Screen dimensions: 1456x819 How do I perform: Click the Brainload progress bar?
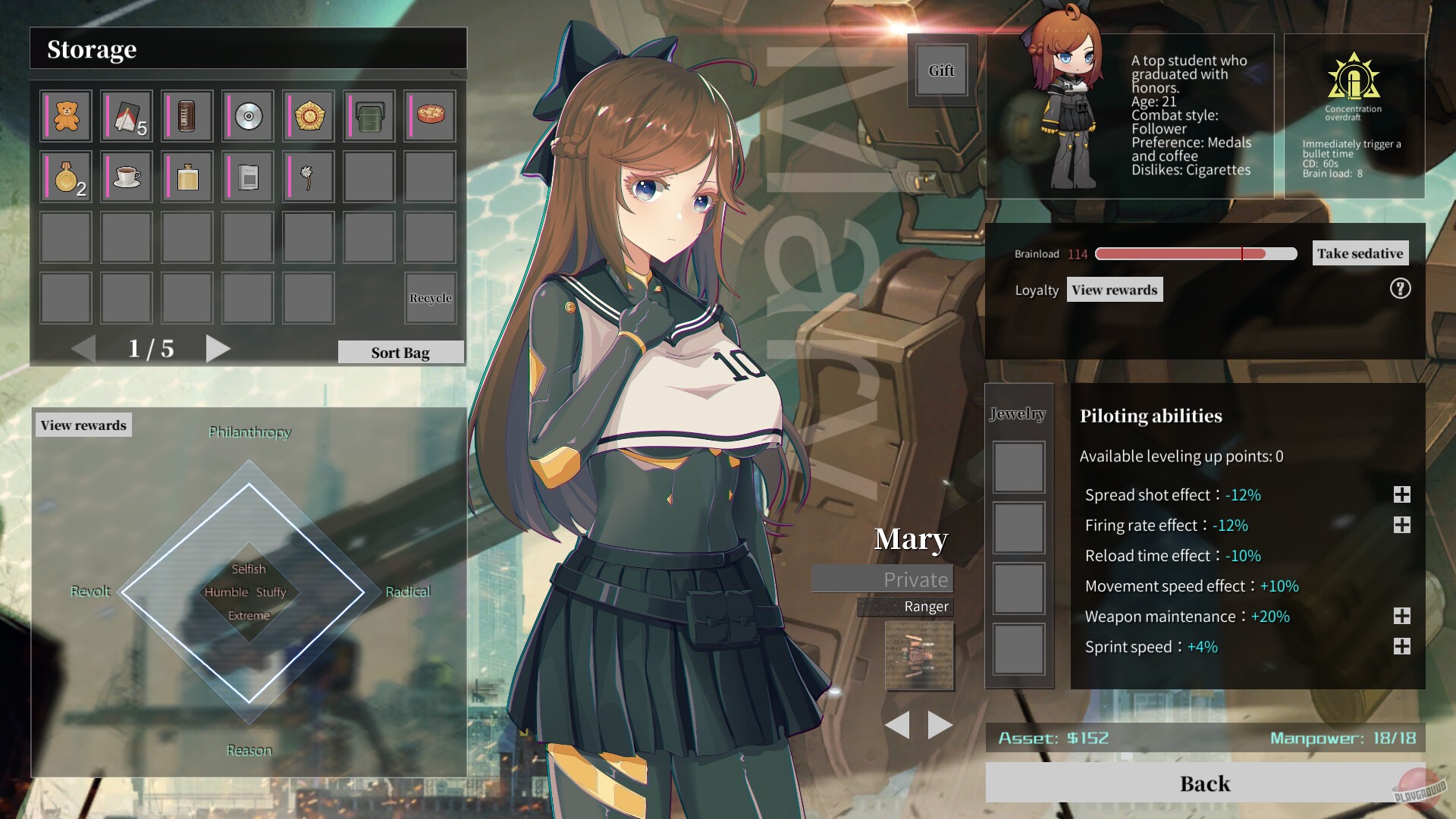click(1194, 253)
